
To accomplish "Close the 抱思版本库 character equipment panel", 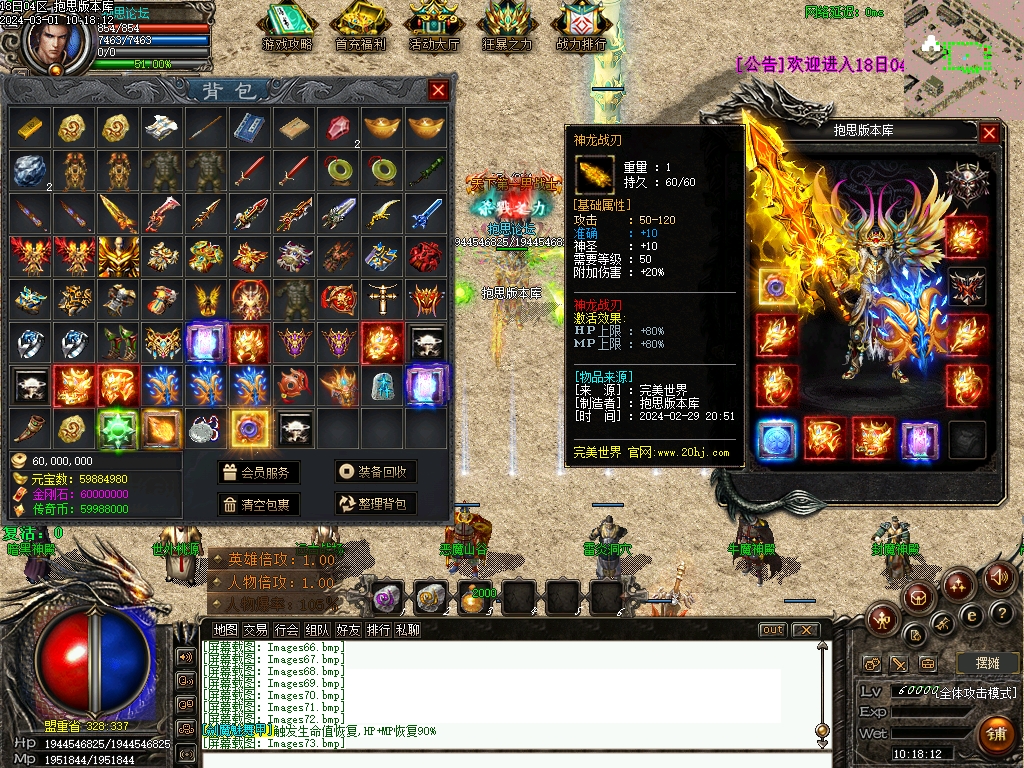I will [989, 132].
